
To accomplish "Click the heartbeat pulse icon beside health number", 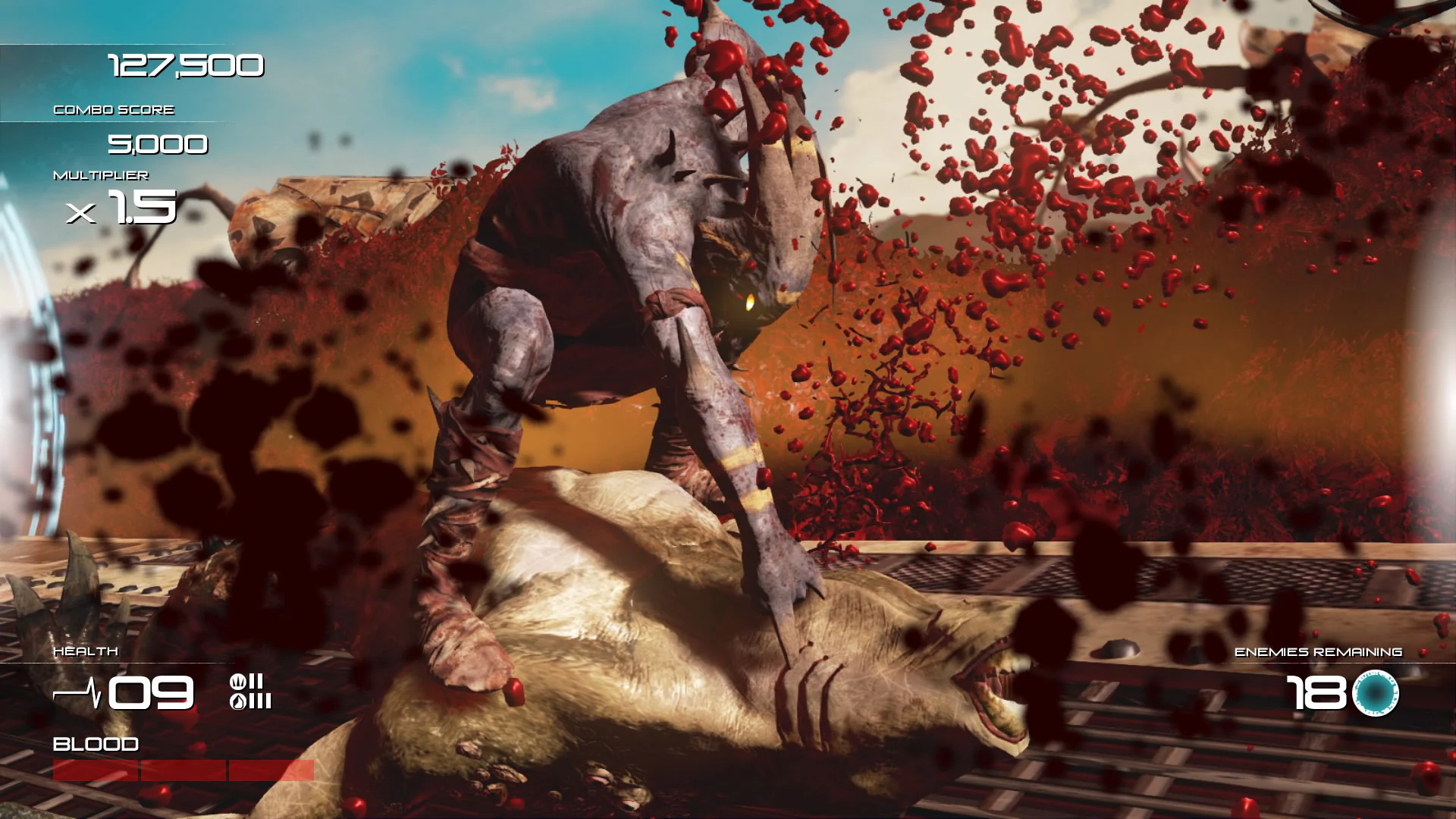I will click(x=76, y=692).
